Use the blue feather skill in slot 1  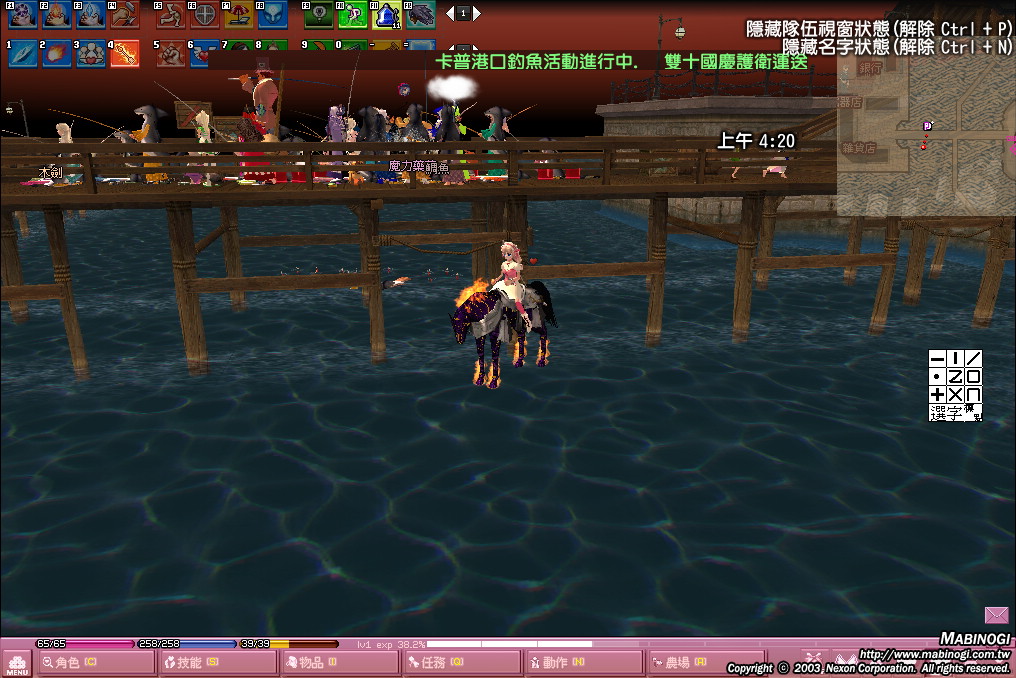click(x=22, y=54)
